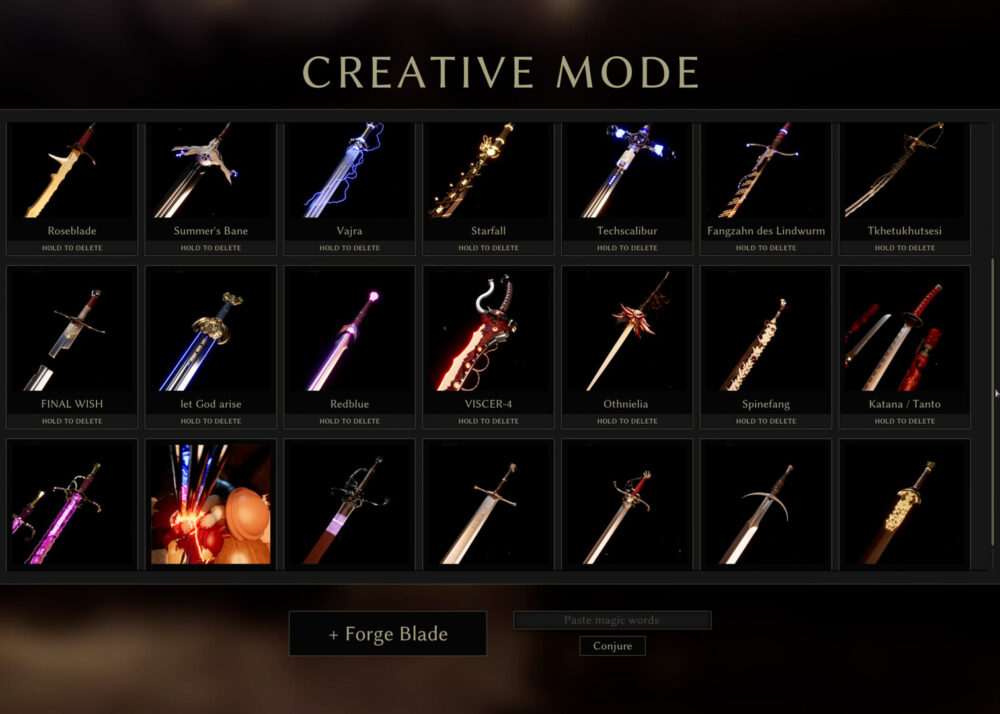Image resolution: width=1000 pixels, height=714 pixels.
Task: Choose the Summer's Bane blade
Action: [210, 171]
